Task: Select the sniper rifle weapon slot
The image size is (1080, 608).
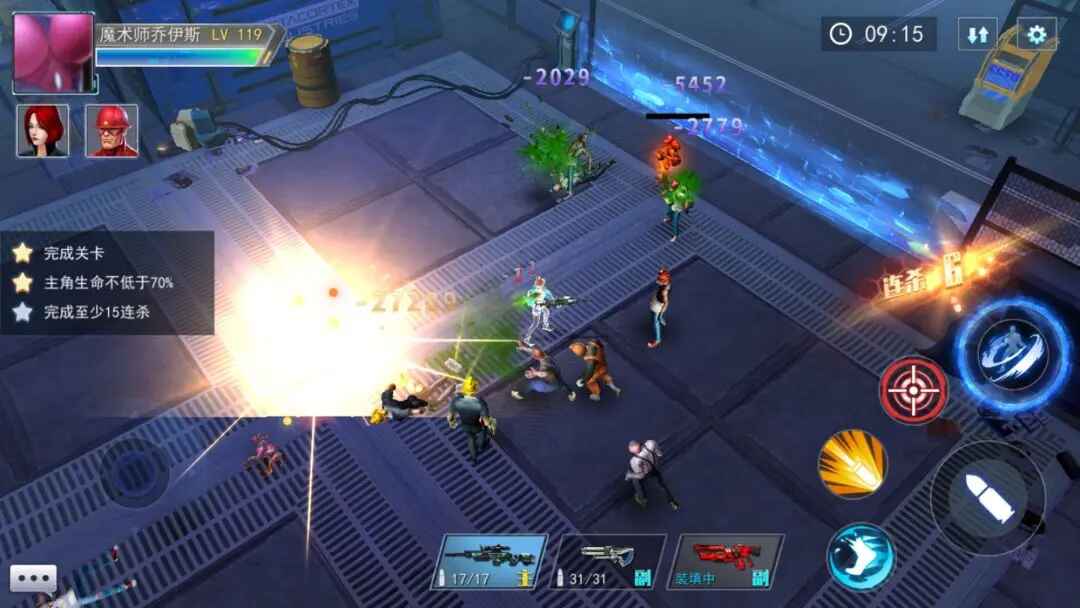Action: point(490,561)
